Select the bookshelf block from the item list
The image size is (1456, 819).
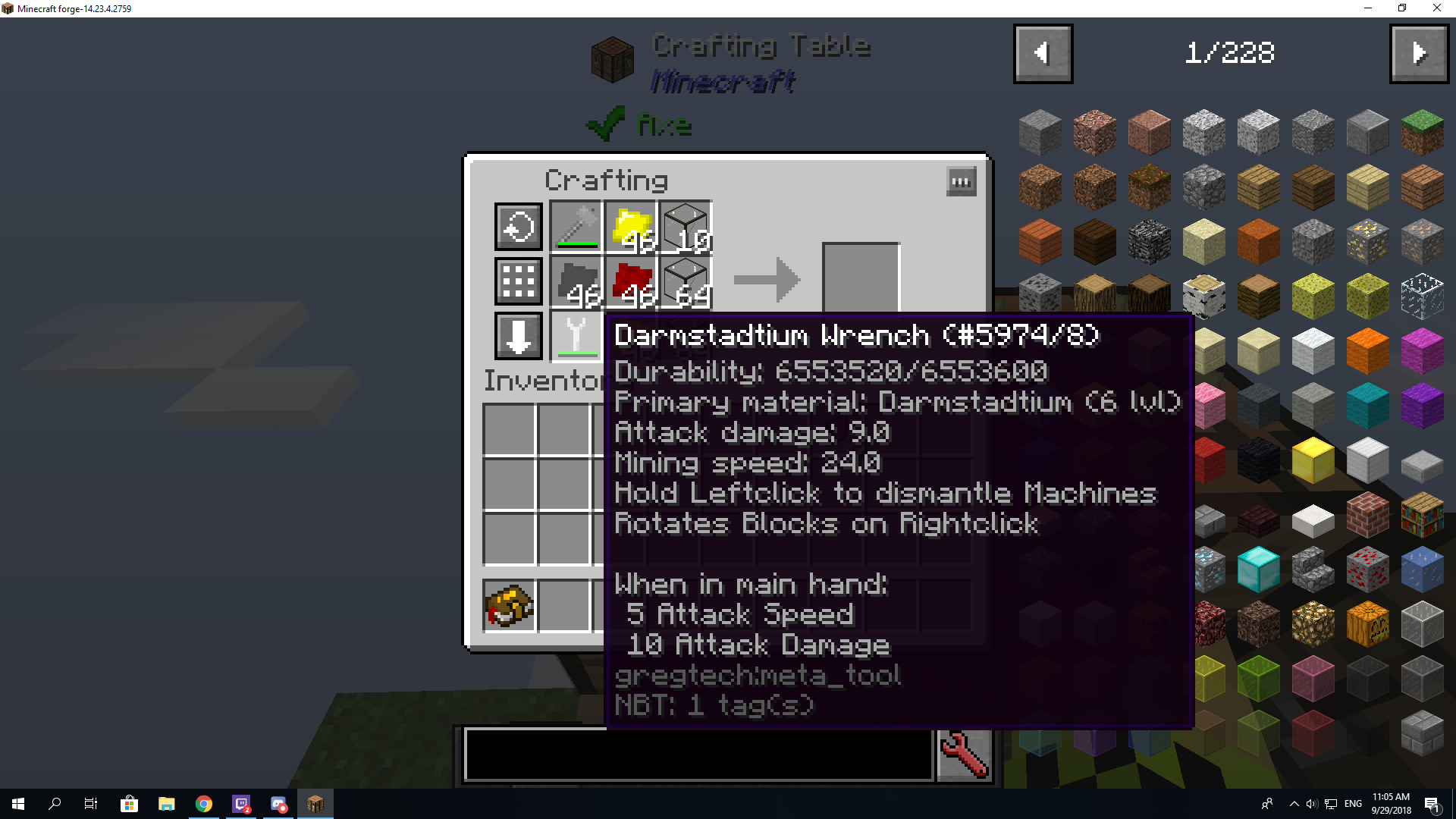[x=1422, y=515]
